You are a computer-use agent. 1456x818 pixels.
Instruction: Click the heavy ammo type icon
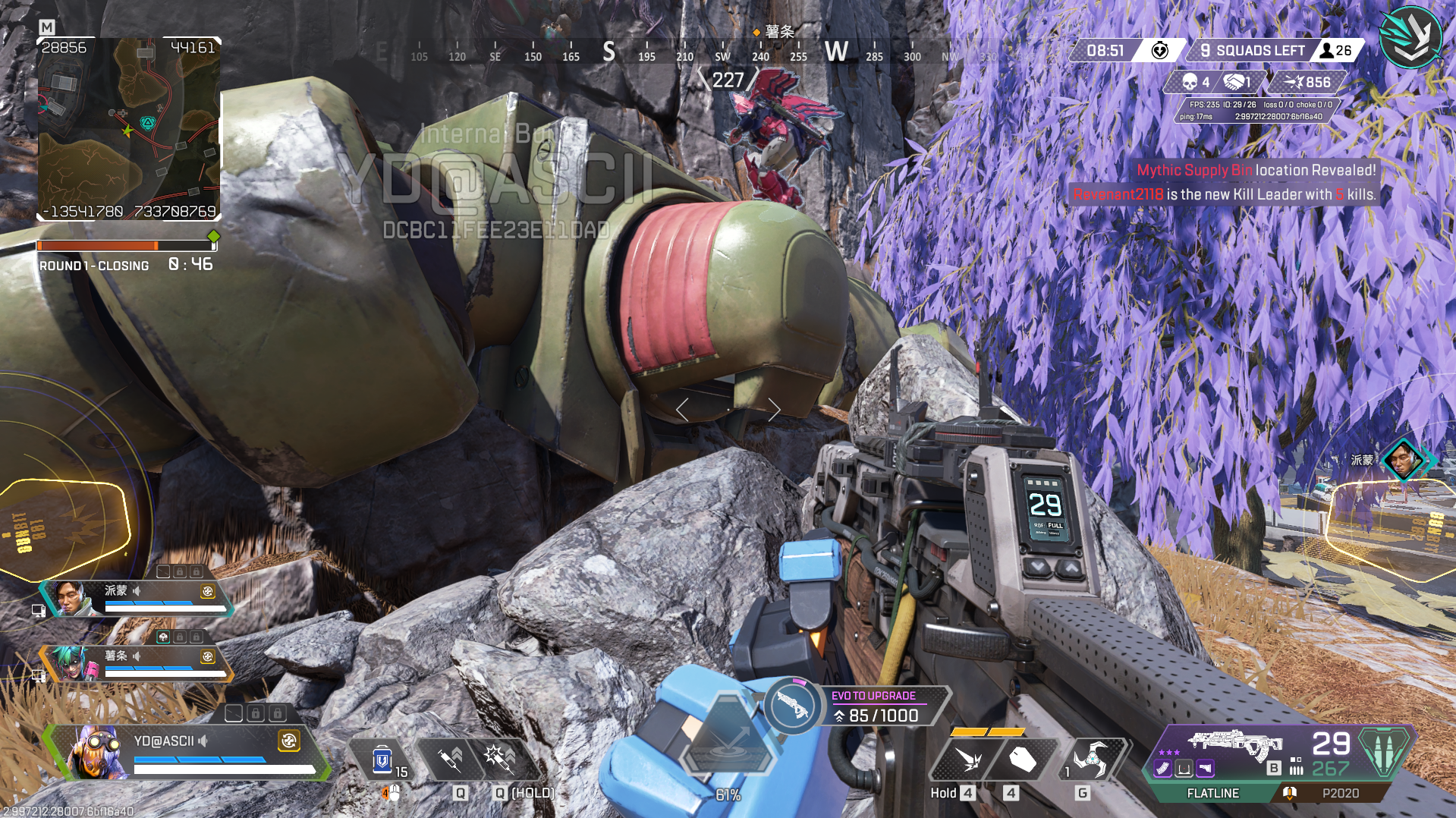1385,752
